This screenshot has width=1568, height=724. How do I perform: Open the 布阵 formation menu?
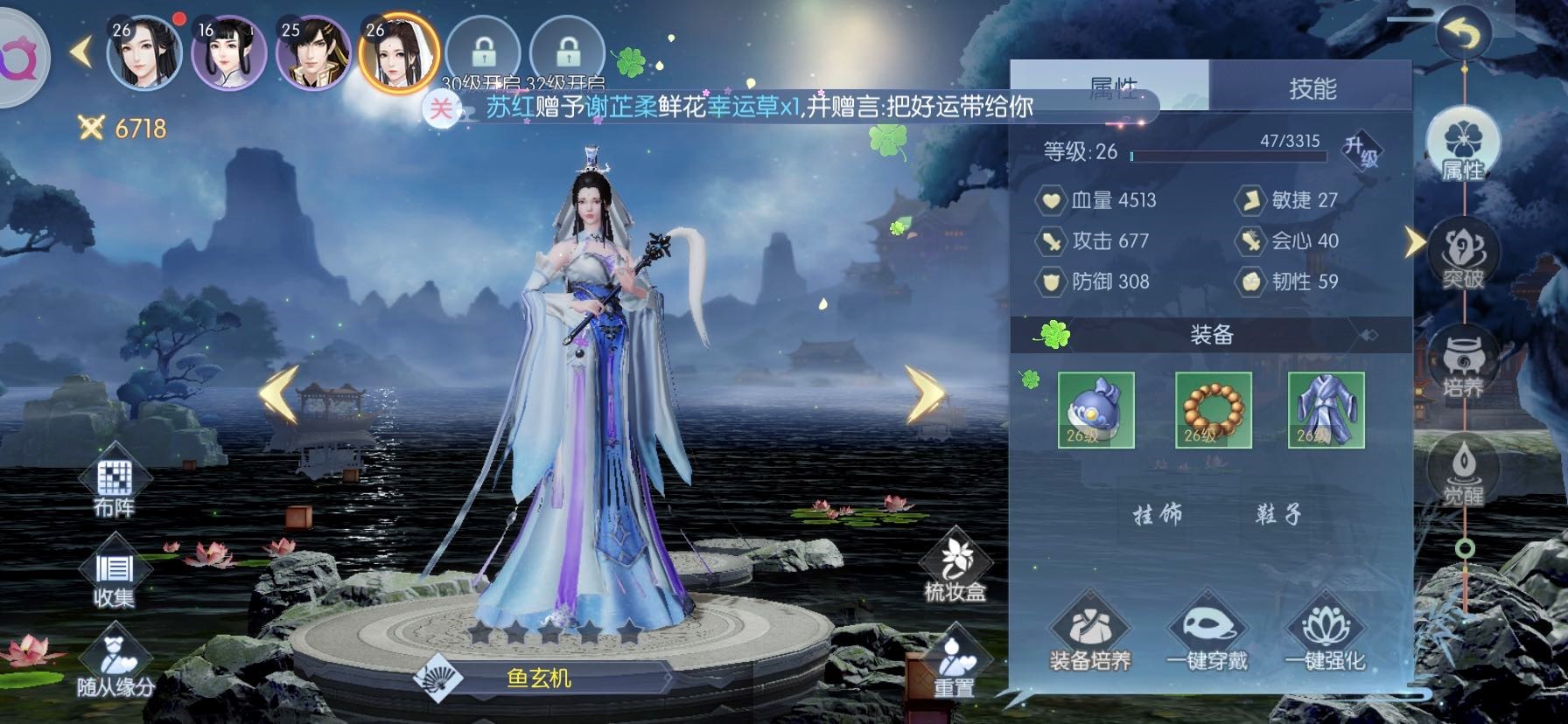click(x=114, y=485)
